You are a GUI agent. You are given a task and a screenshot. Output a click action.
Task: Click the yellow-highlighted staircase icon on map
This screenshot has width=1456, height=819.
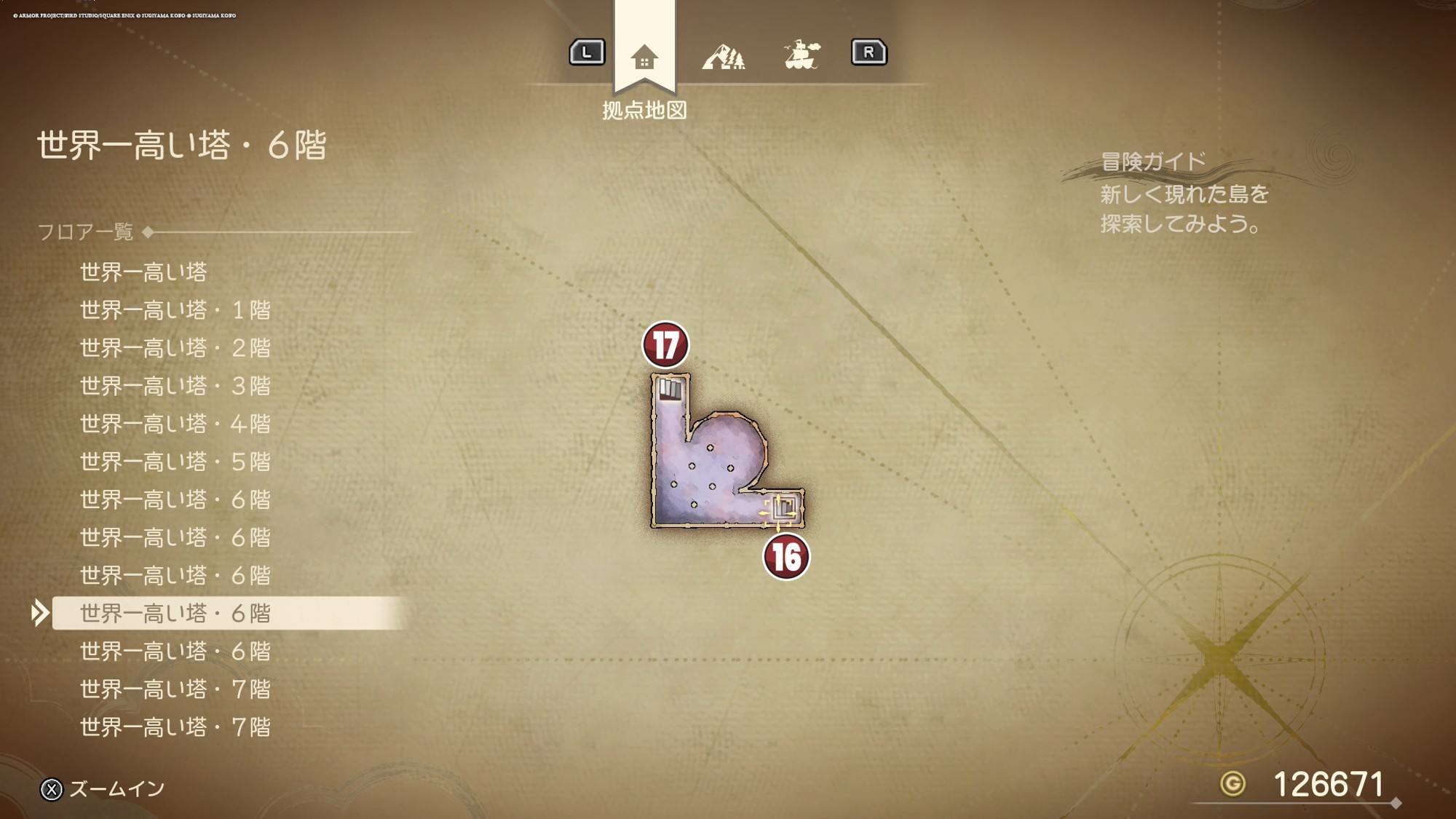point(783,507)
